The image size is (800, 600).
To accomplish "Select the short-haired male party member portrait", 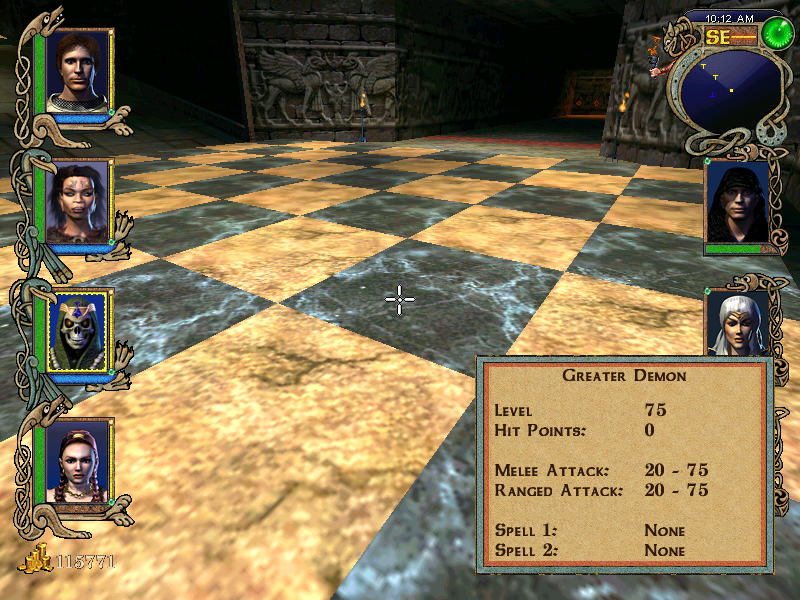I will 79,72.
